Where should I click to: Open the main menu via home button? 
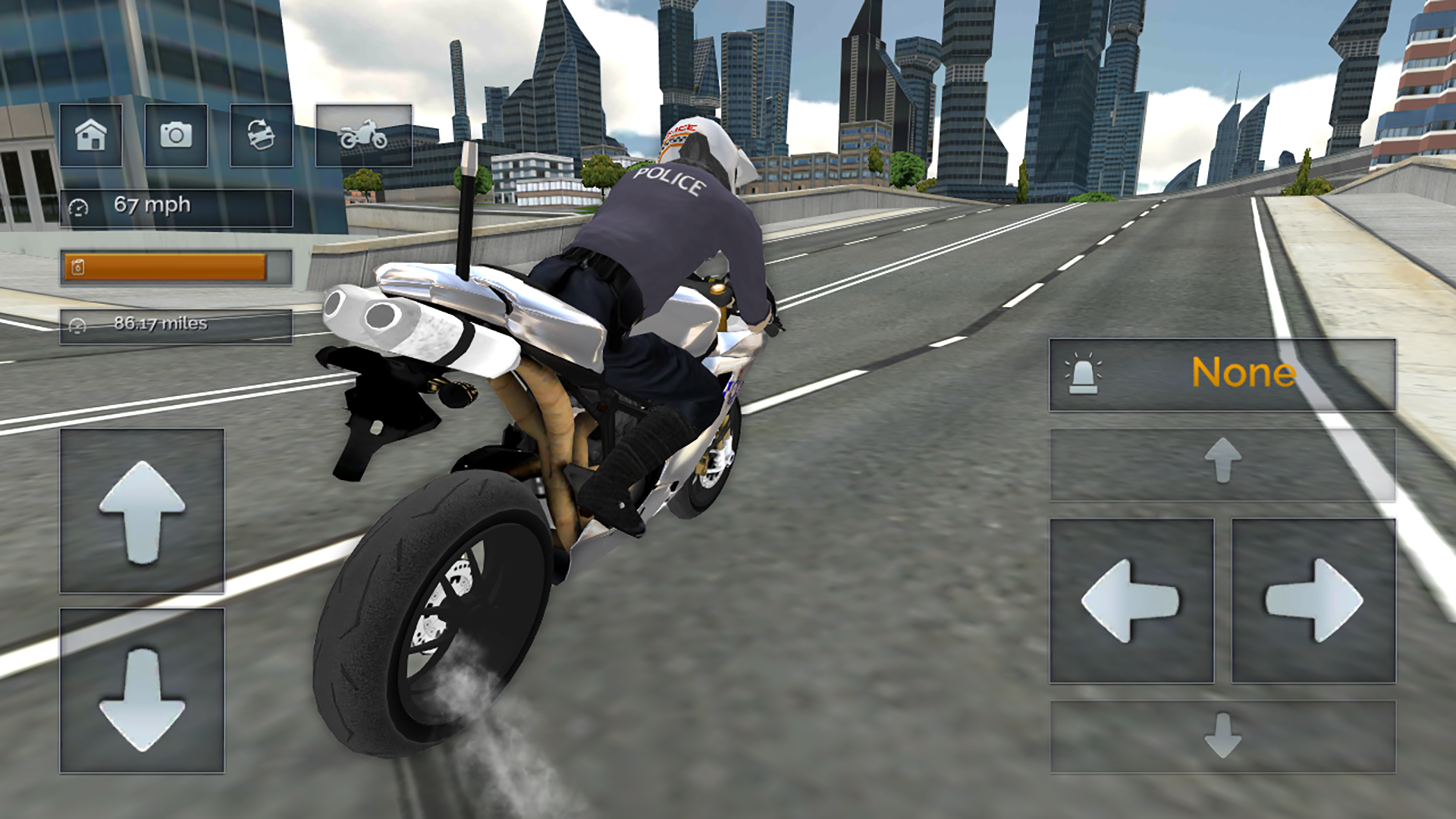pyautogui.click(x=92, y=136)
